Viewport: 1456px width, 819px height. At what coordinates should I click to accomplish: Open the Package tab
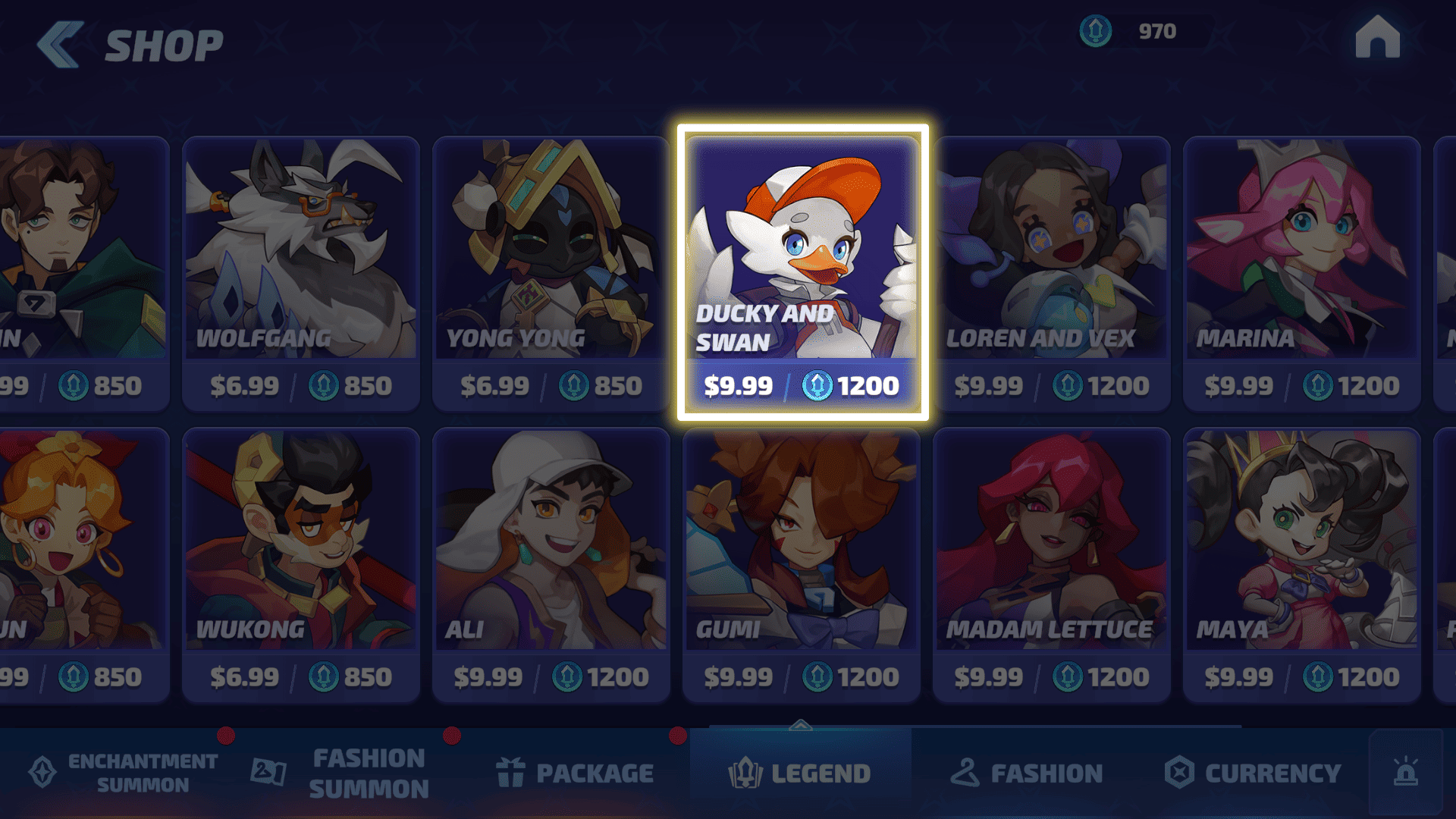[575, 773]
